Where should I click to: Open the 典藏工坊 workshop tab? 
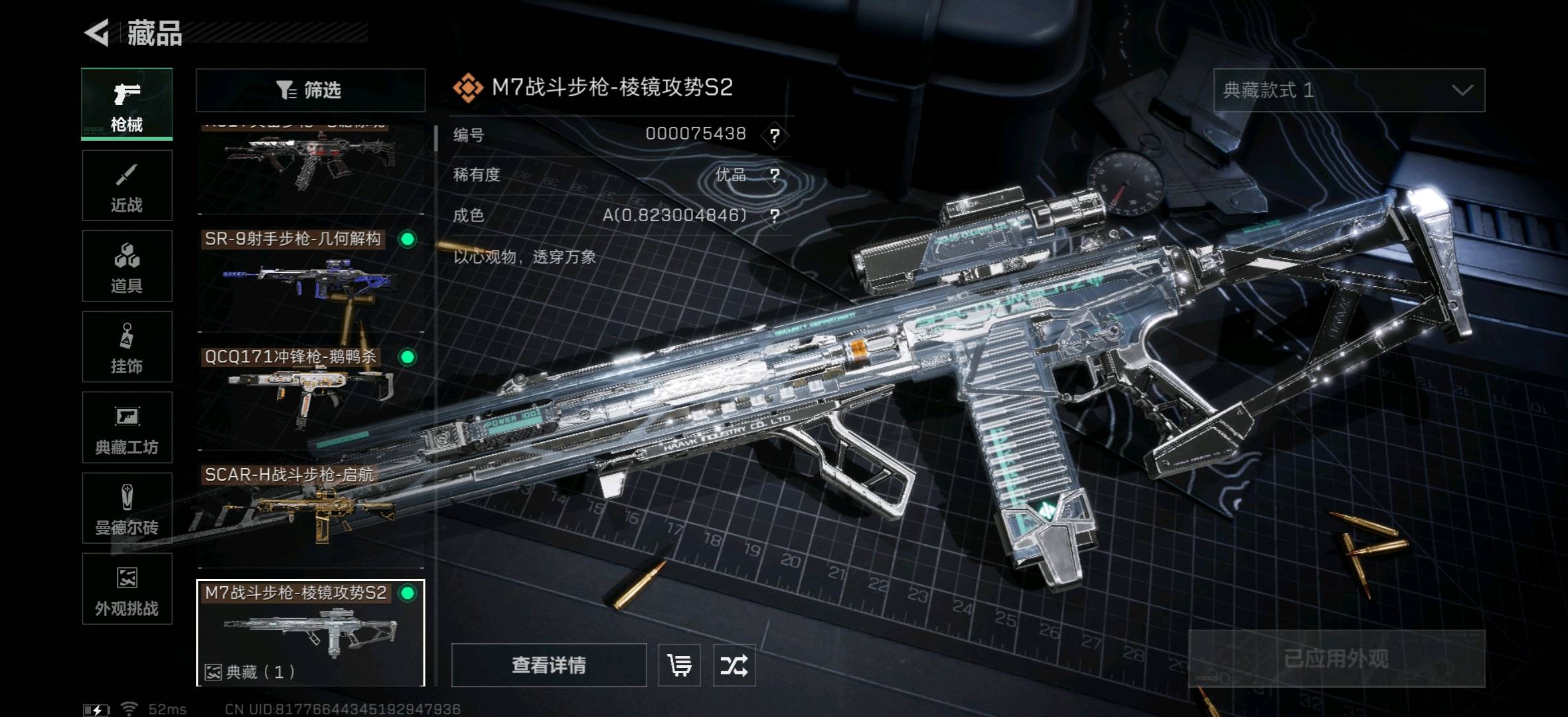127,427
